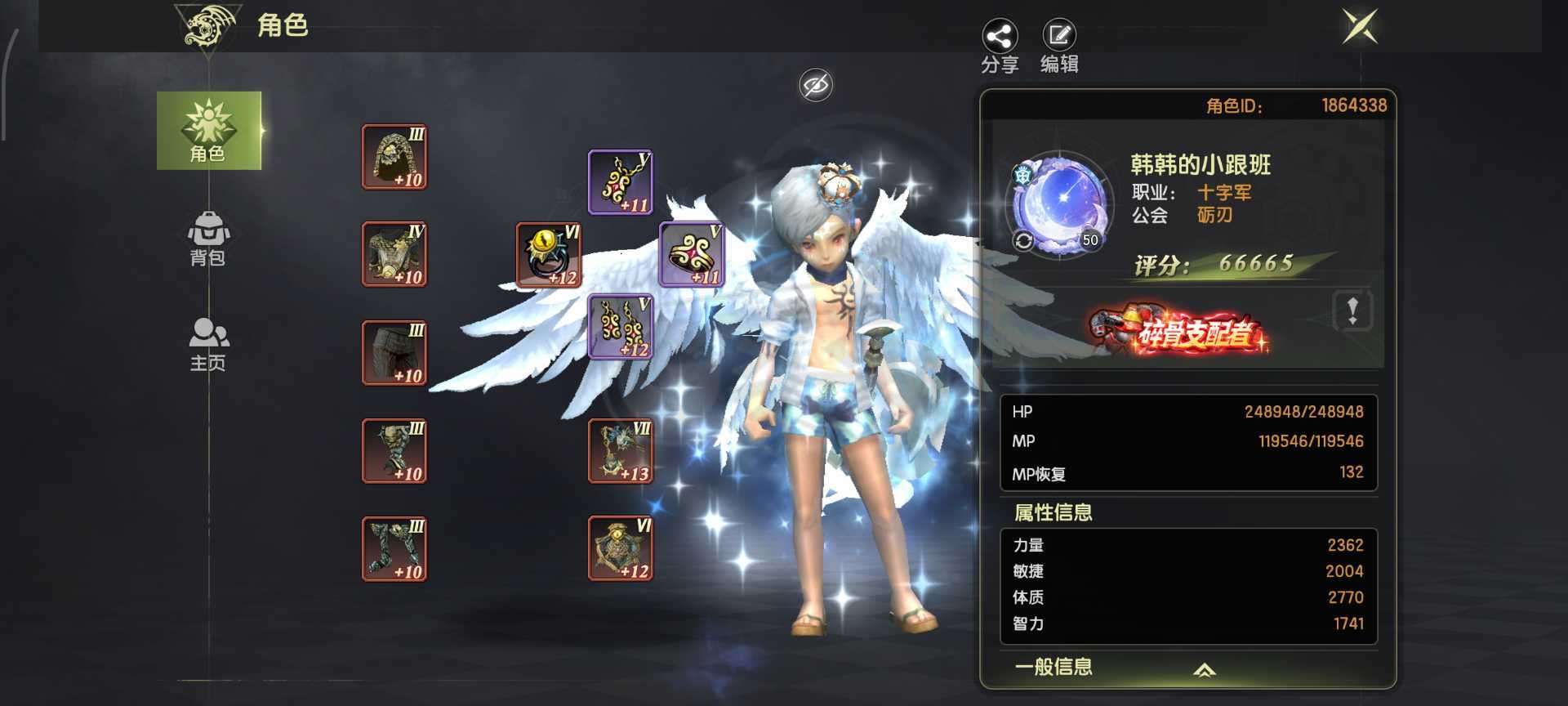Viewport: 1568px width, 706px height.
Task: Select the +10 gloves equipment slot
Action: click(x=394, y=450)
